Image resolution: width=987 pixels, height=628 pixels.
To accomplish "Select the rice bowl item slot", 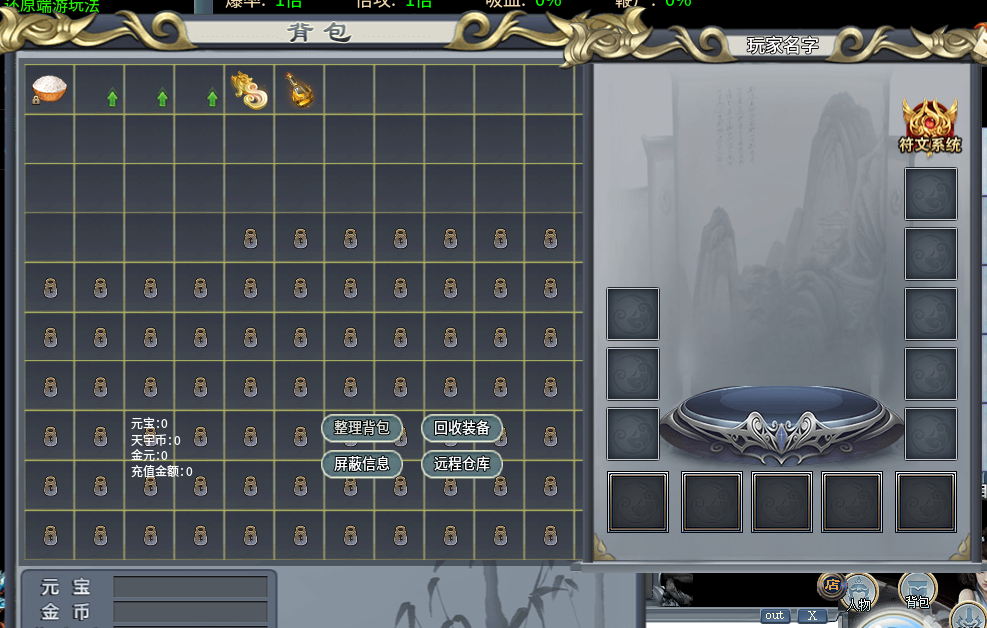I will [x=49, y=89].
